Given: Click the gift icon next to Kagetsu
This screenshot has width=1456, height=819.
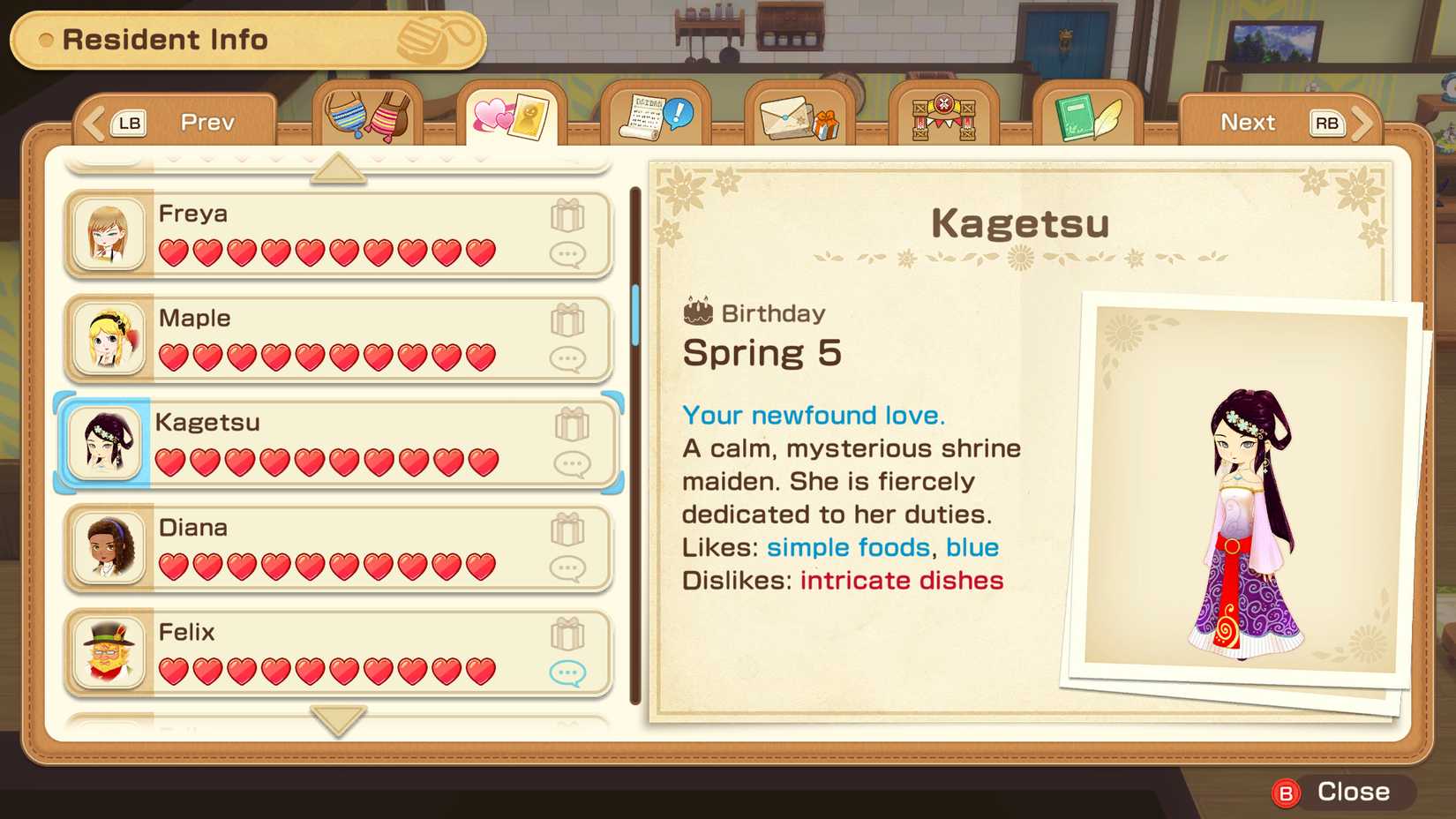Looking at the screenshot, I should point(572,426).
